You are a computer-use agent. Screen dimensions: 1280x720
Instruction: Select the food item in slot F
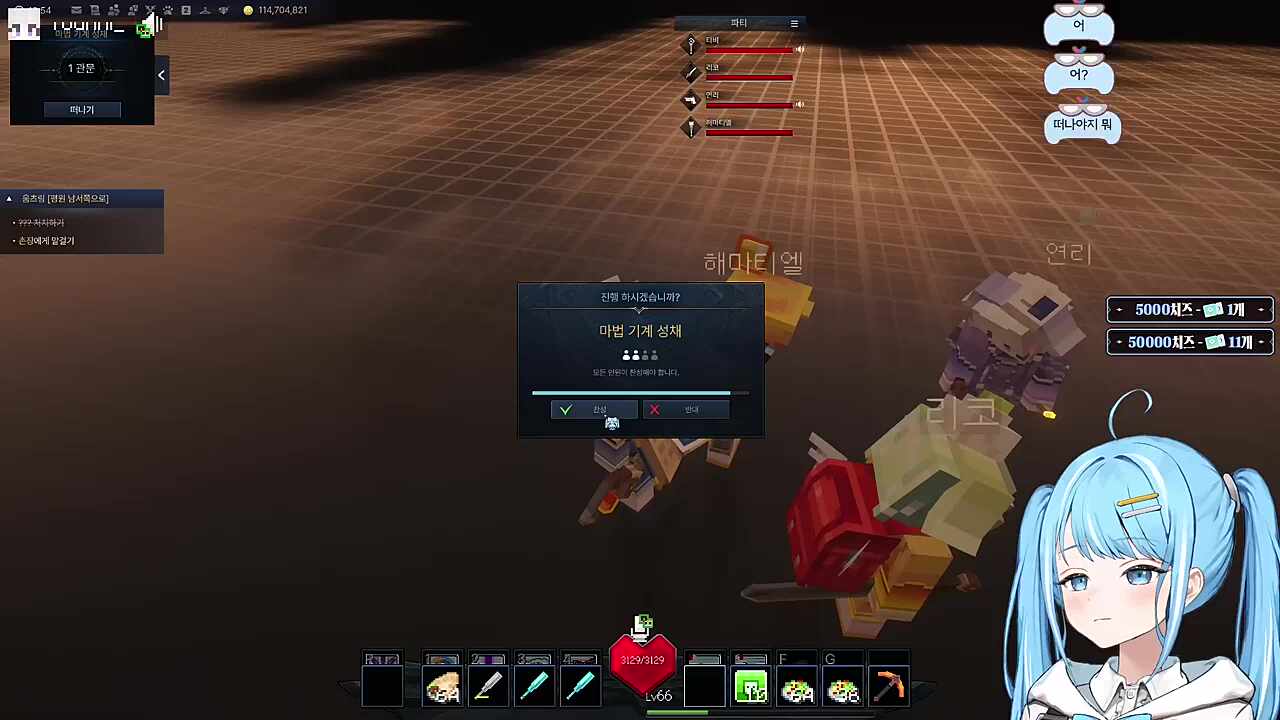(x=797, y=687)
